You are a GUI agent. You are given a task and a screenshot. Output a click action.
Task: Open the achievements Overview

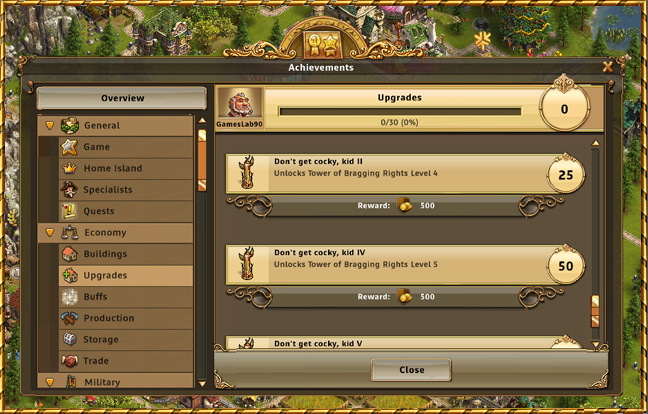[122, 98]
